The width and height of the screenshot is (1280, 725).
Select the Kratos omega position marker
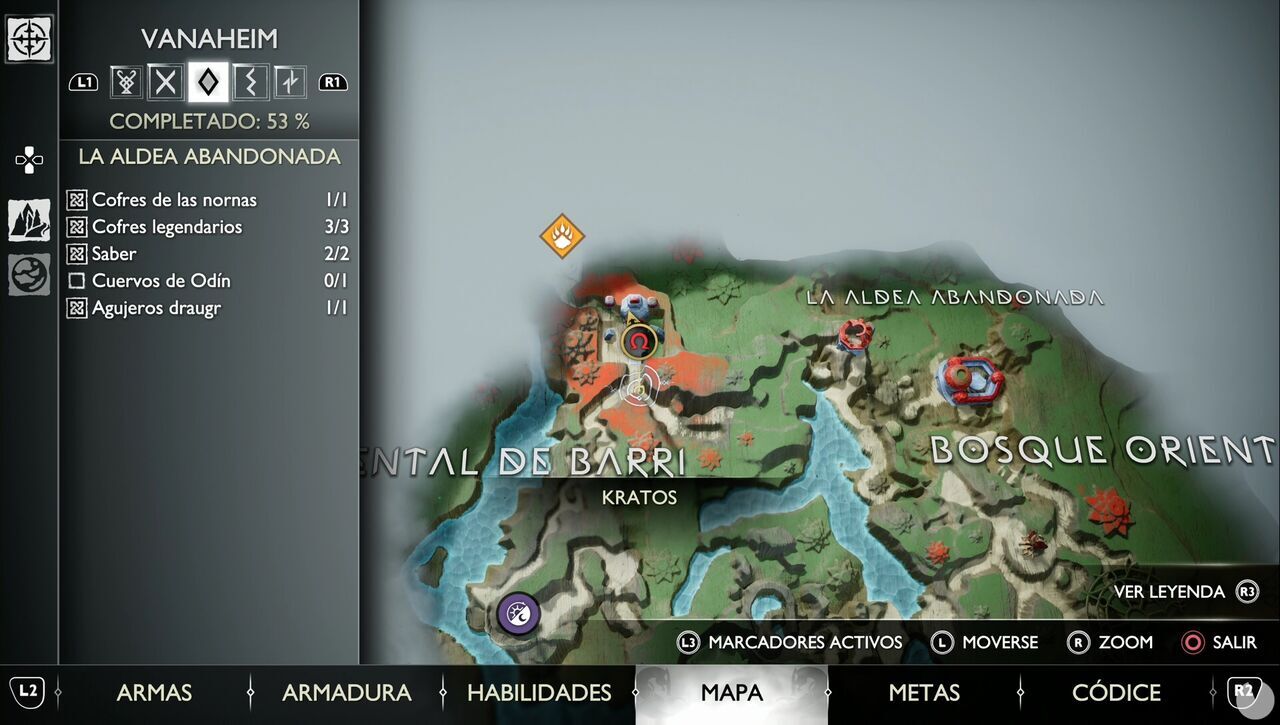coord(638,343)
